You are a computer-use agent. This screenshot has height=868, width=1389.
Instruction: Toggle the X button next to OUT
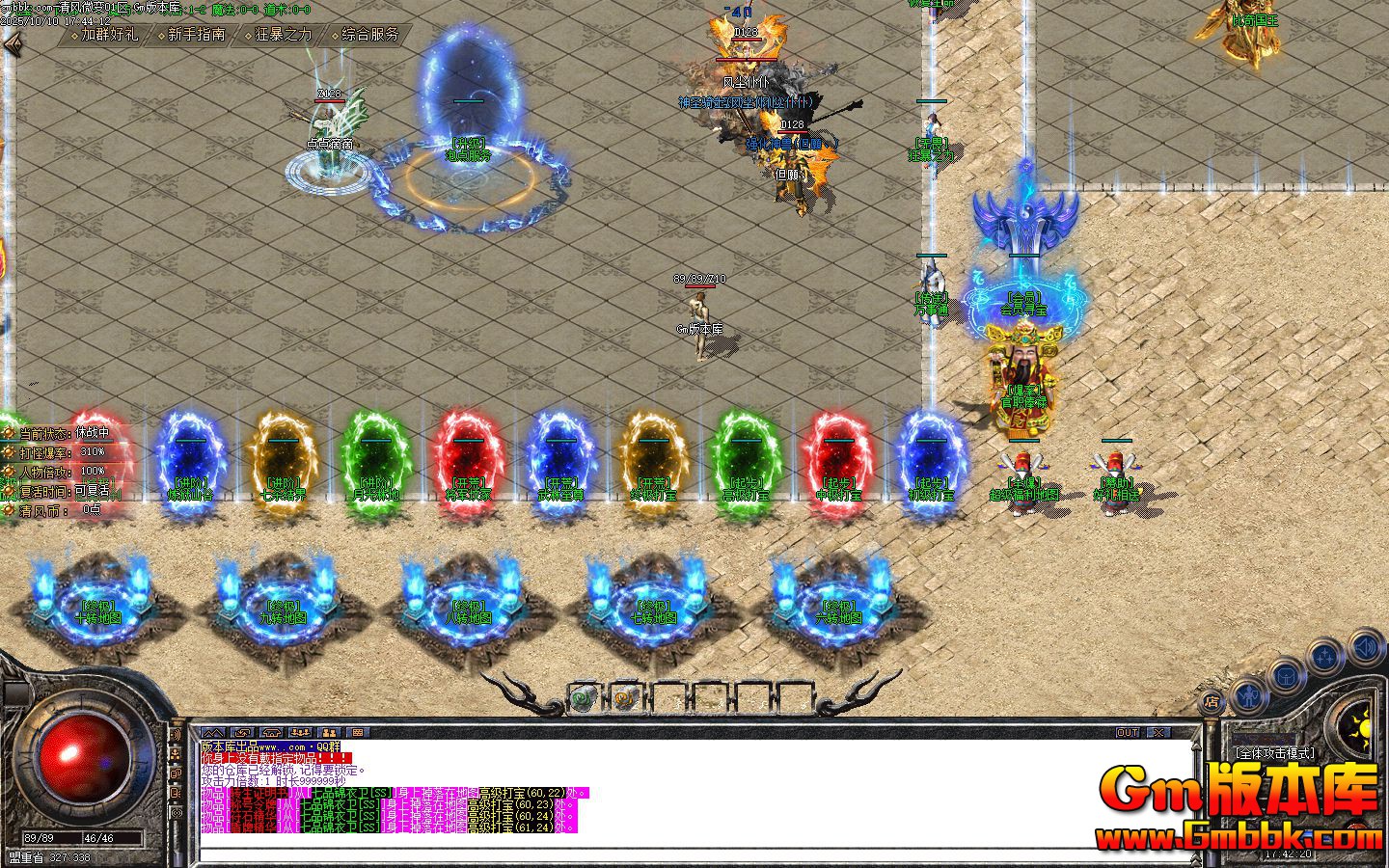click(1158, 731)
